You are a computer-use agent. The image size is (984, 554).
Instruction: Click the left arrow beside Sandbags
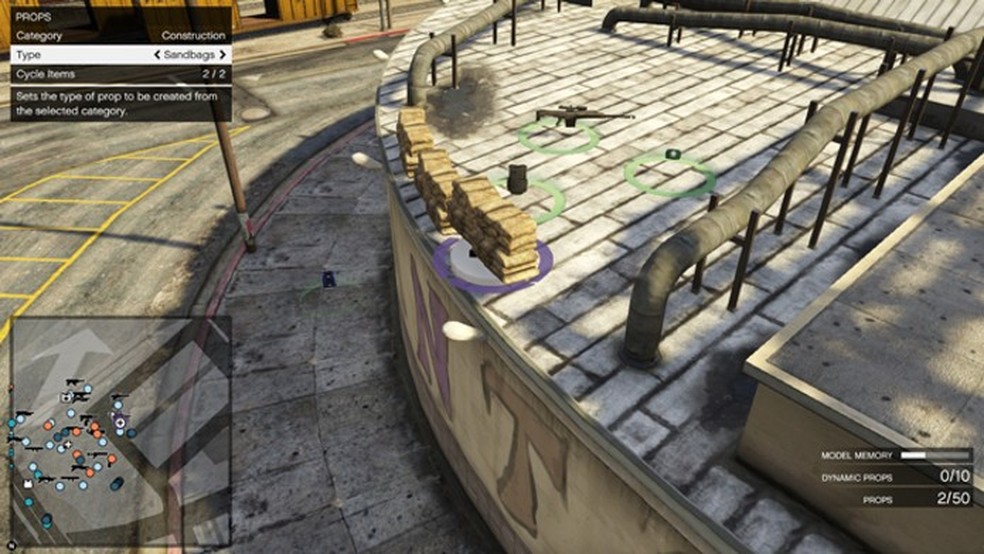[158, 55]
